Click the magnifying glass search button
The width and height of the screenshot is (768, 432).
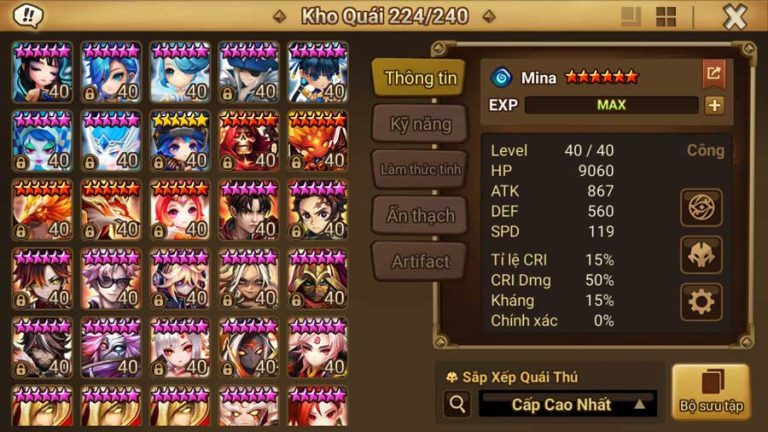pyautogui.click(x=458, y=404)
